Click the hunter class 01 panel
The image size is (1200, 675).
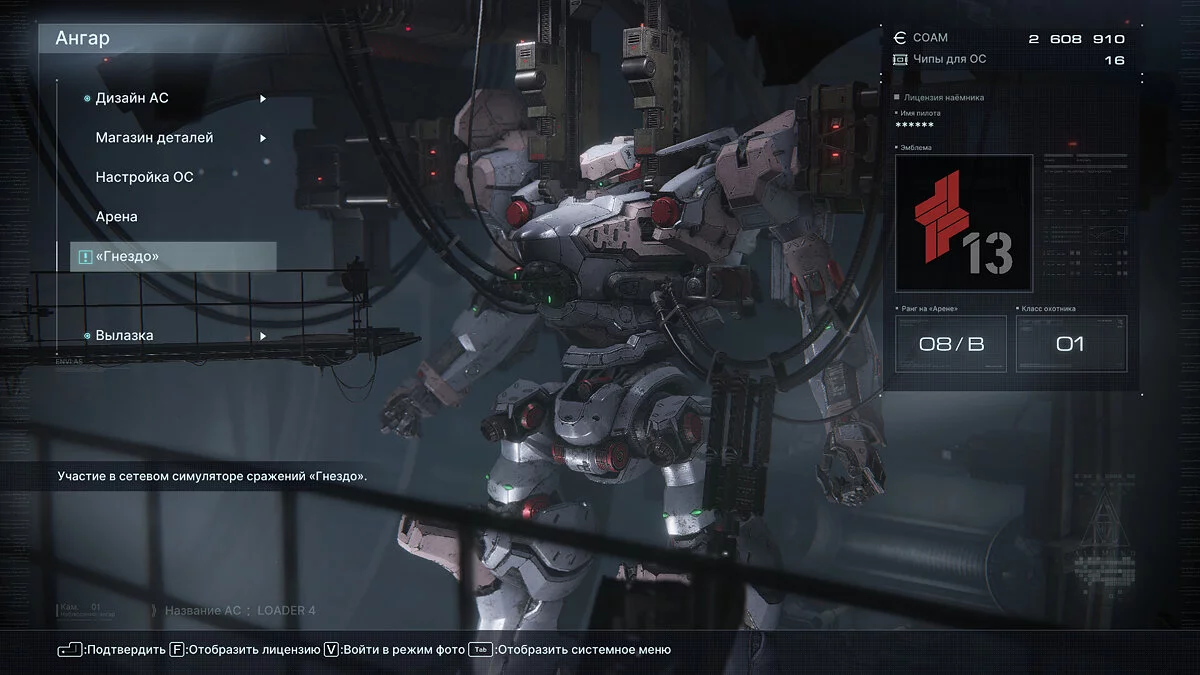click(x=1071, y=344)
